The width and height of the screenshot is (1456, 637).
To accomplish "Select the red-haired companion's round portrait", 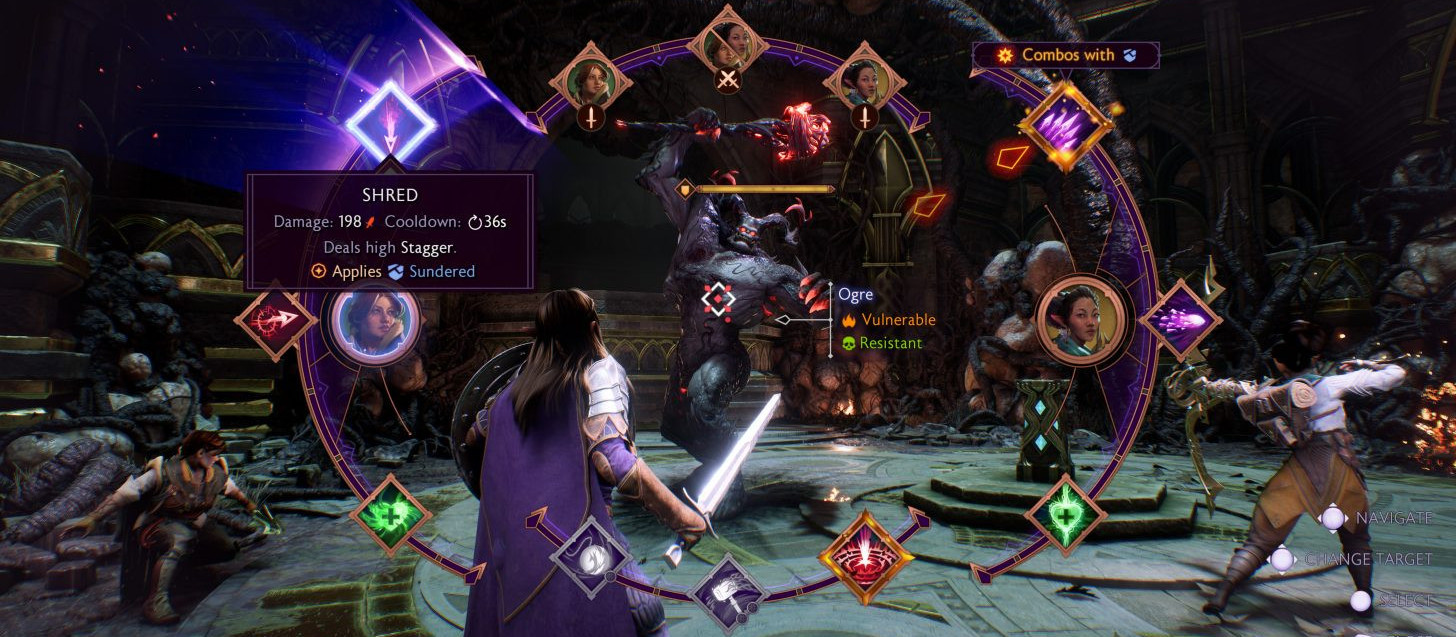I will click(x=375, y=321).
